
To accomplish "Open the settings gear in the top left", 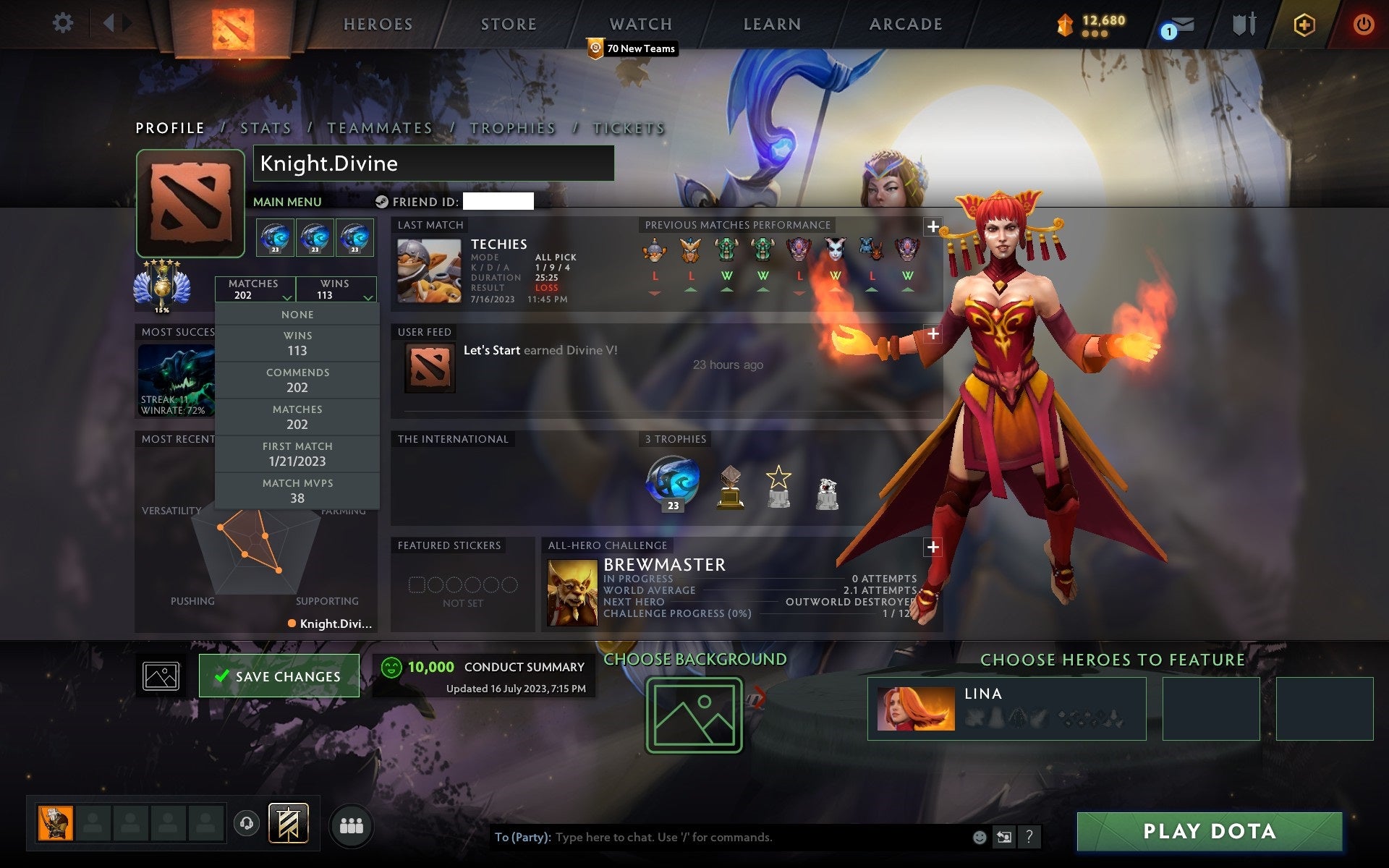I will (x=64, y=23).
